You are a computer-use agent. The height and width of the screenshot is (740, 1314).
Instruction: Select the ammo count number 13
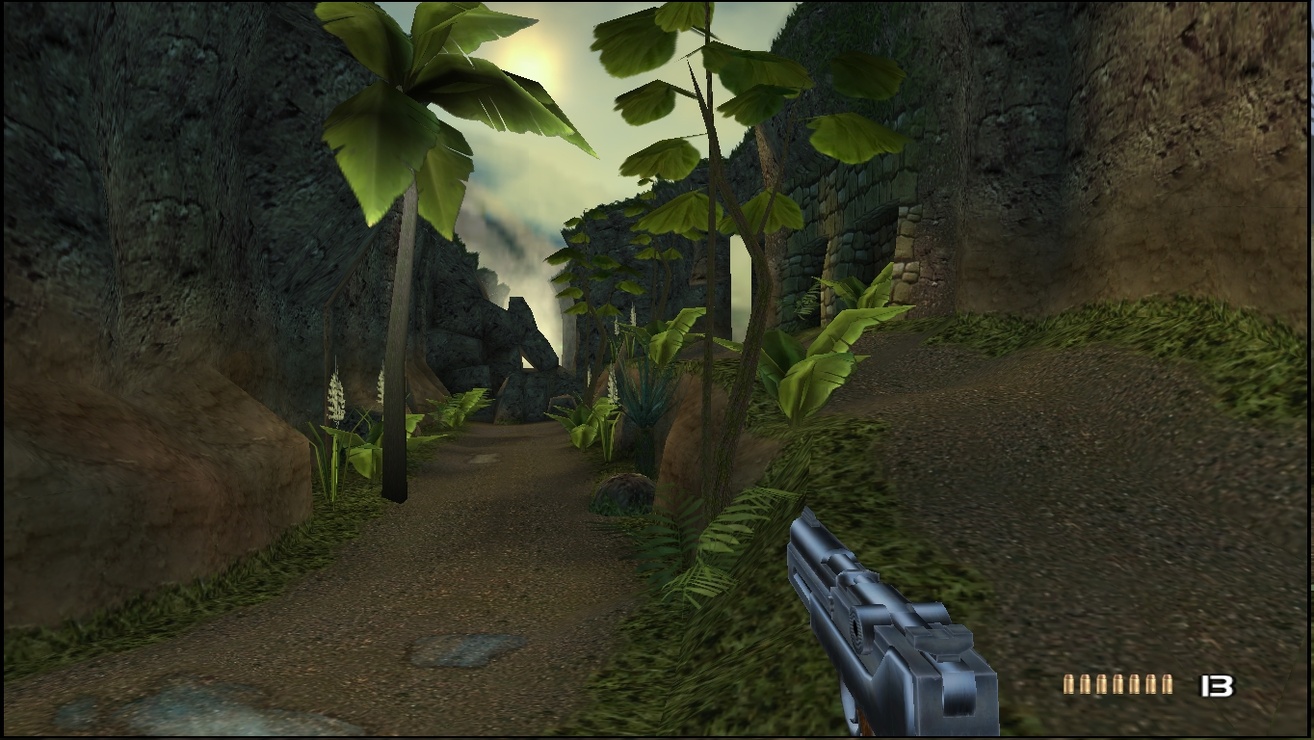point(1216,685)
